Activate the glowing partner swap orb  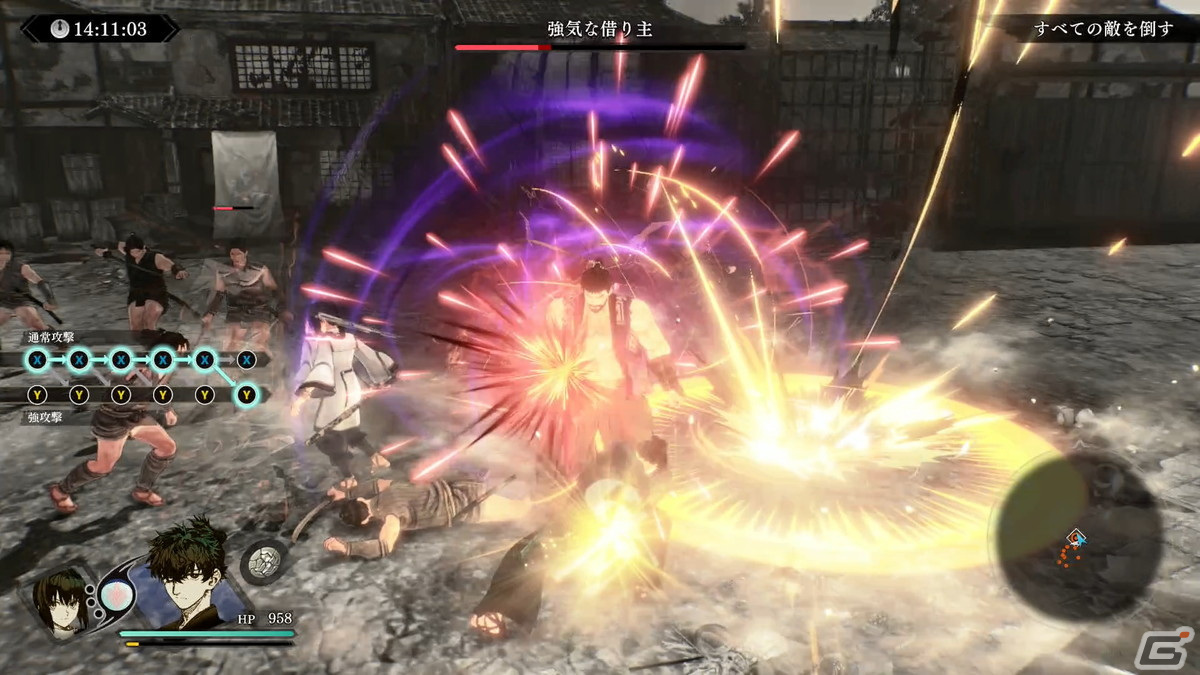click(115, 597)
